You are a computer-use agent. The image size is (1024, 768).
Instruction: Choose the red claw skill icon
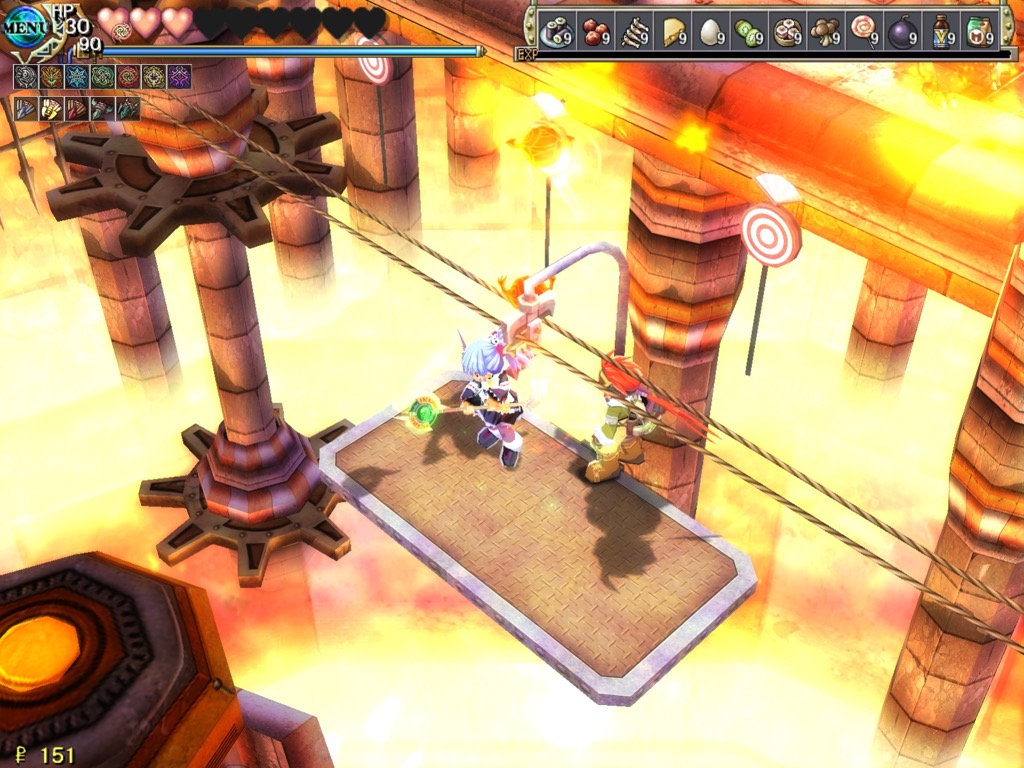coord(77,108)
